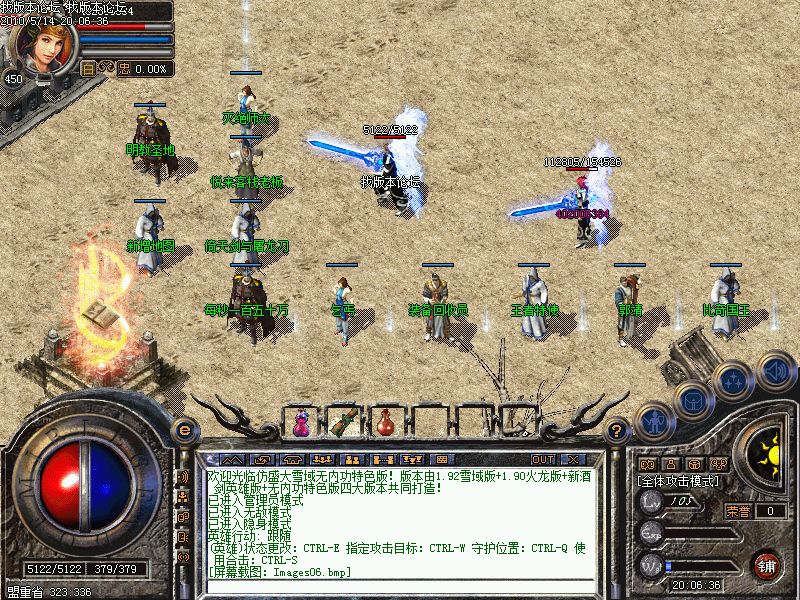800x600 pixels.
Task: Click the OUT button above chat
Action: point(544,459)
